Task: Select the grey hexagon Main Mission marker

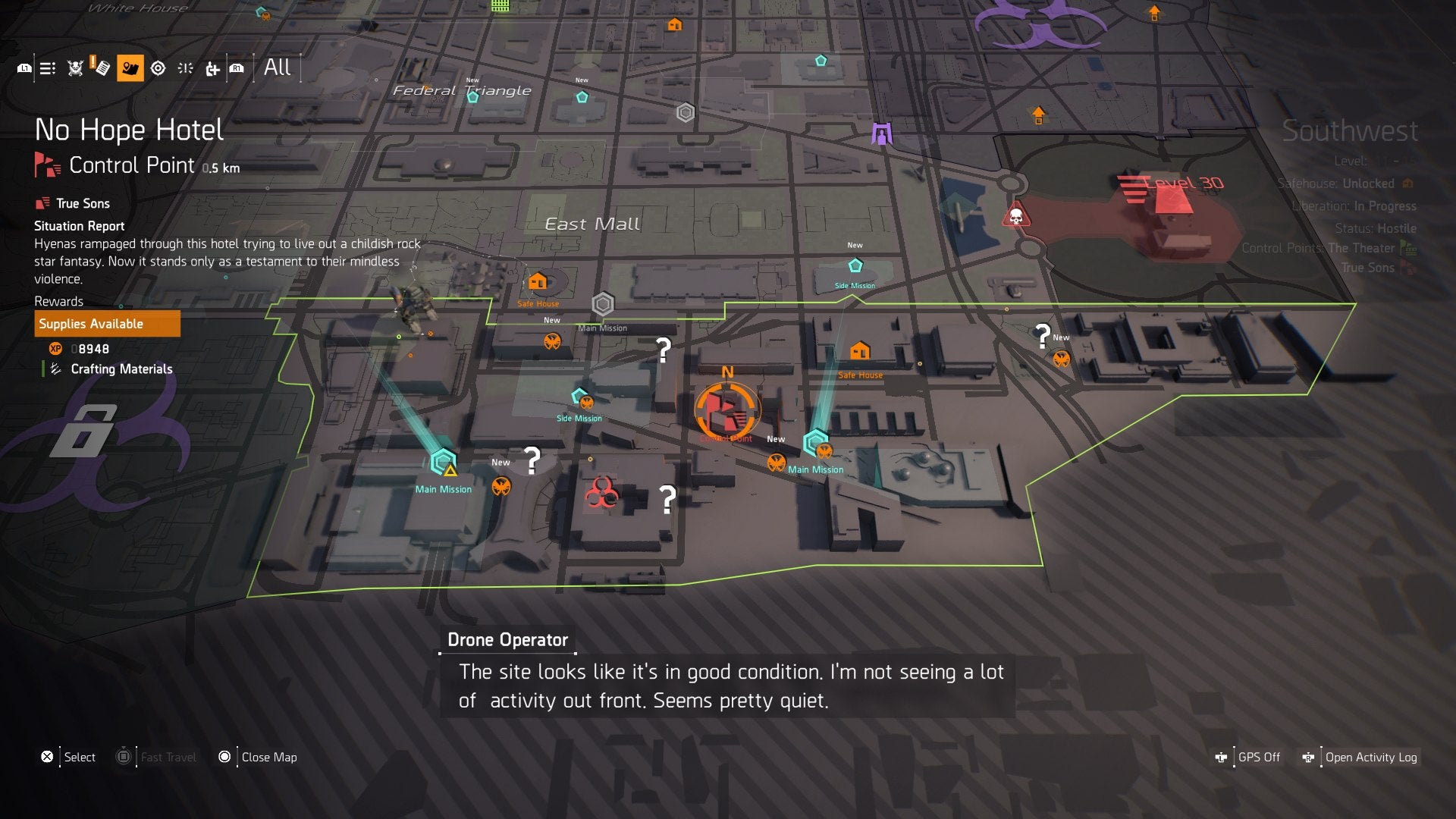Action: [x=603, y=305]
